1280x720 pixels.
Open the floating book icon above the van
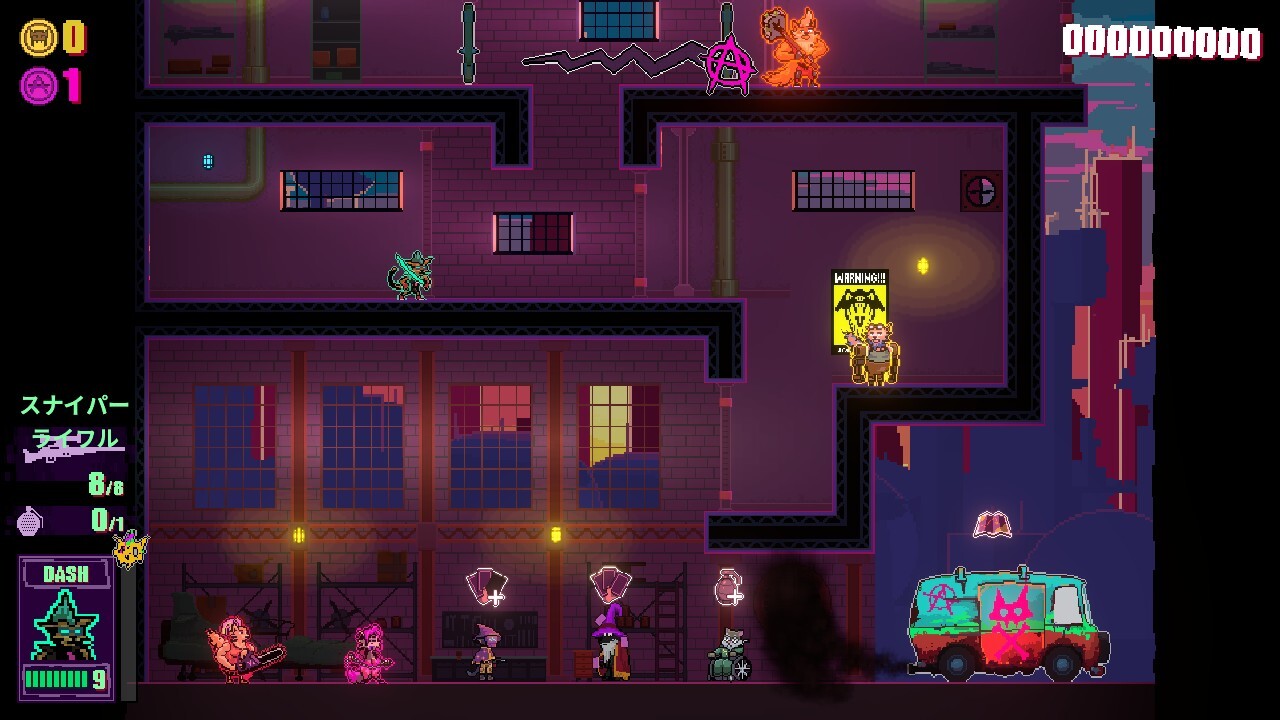(x=992, y=524)
